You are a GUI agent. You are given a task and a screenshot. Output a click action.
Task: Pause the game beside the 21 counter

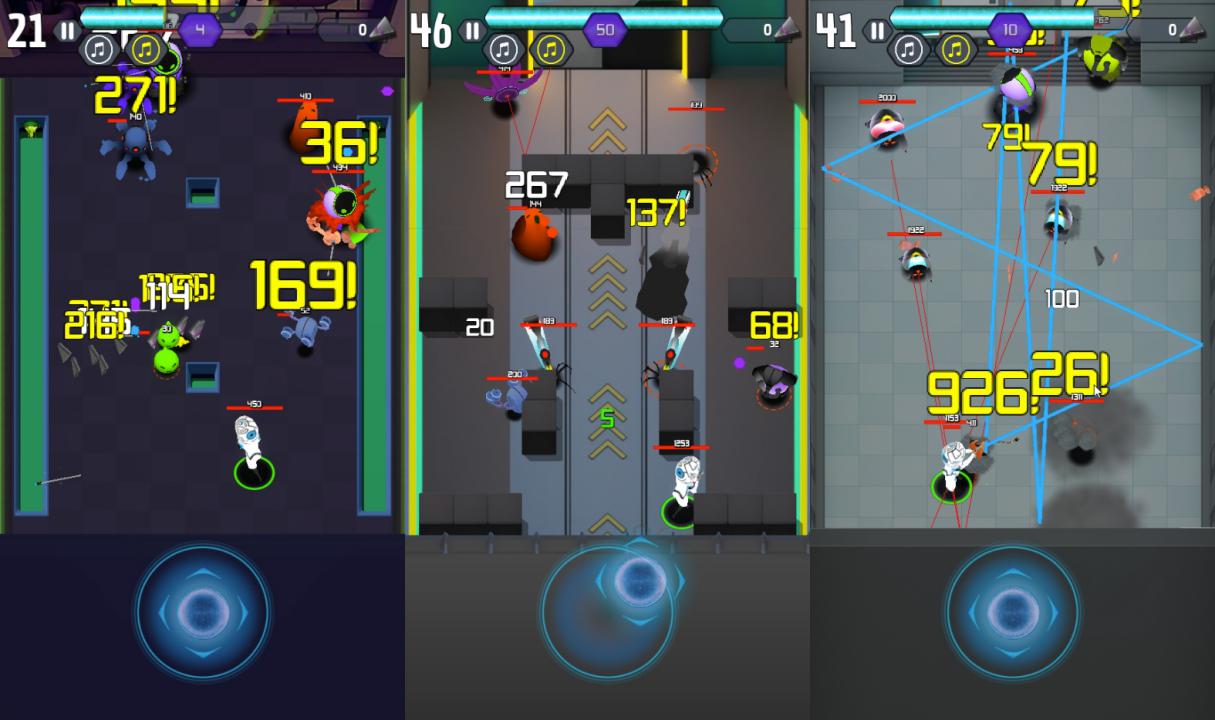tap(66, 31)
